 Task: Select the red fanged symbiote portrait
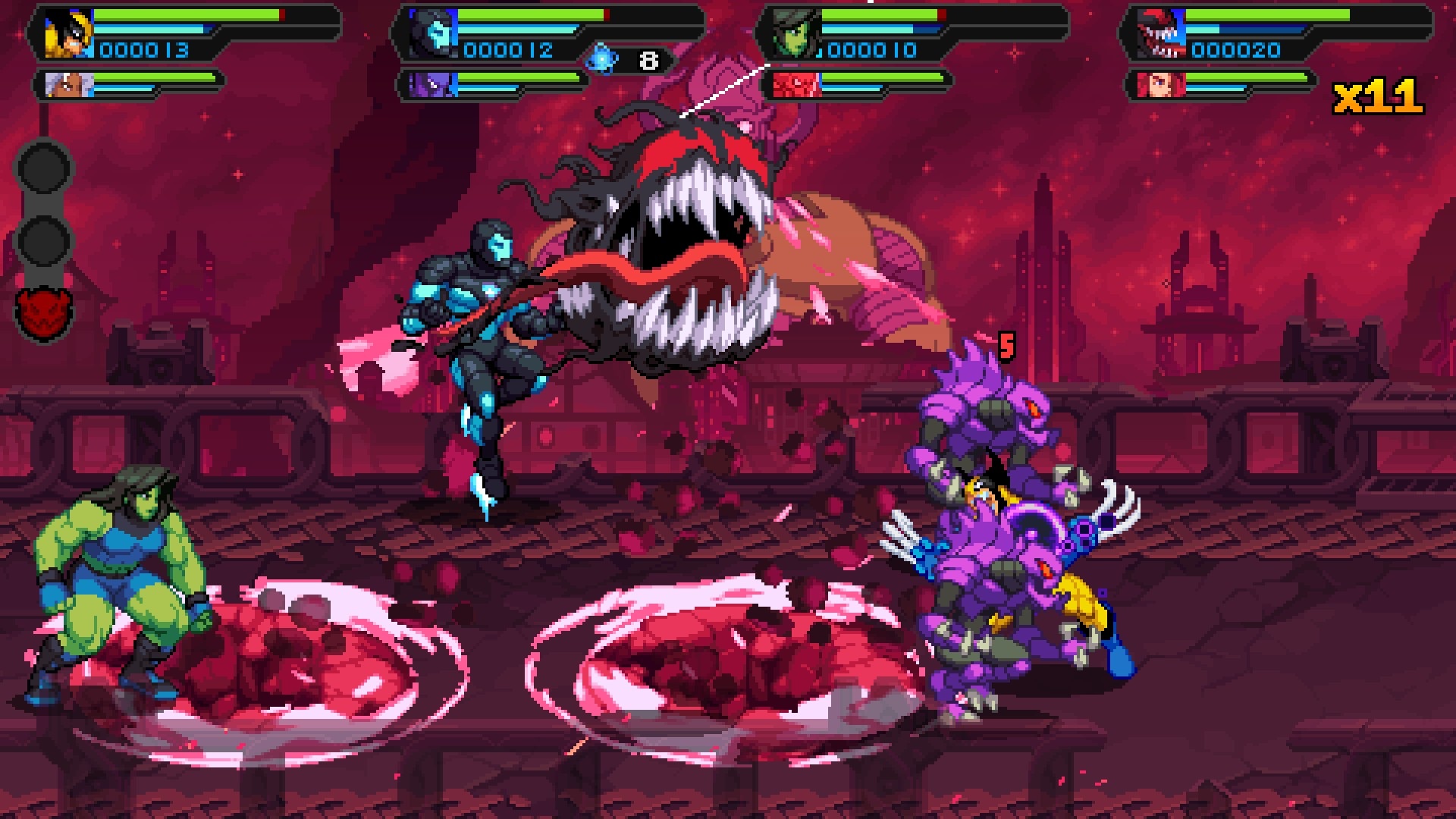[x=1160, y=35]
